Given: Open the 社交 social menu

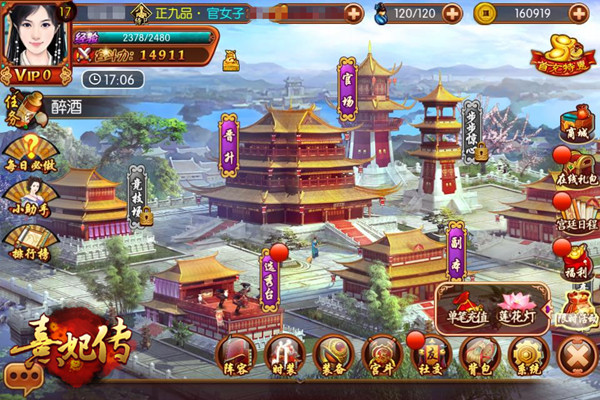Looking at the screenshot, I should (x=431, y=355).
